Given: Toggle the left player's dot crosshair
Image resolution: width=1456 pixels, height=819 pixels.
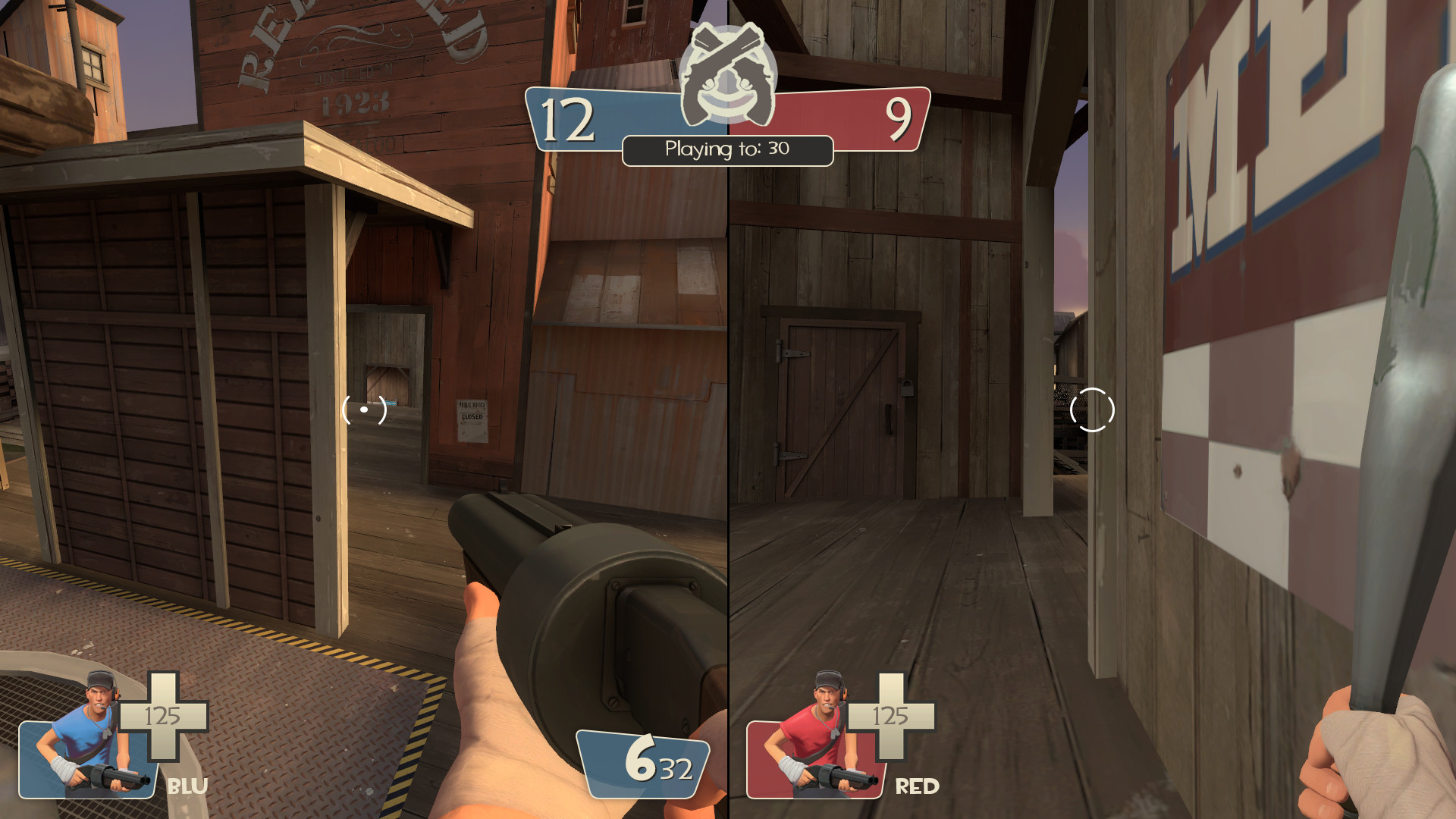Looking at the screenshot, I should 362,409.
